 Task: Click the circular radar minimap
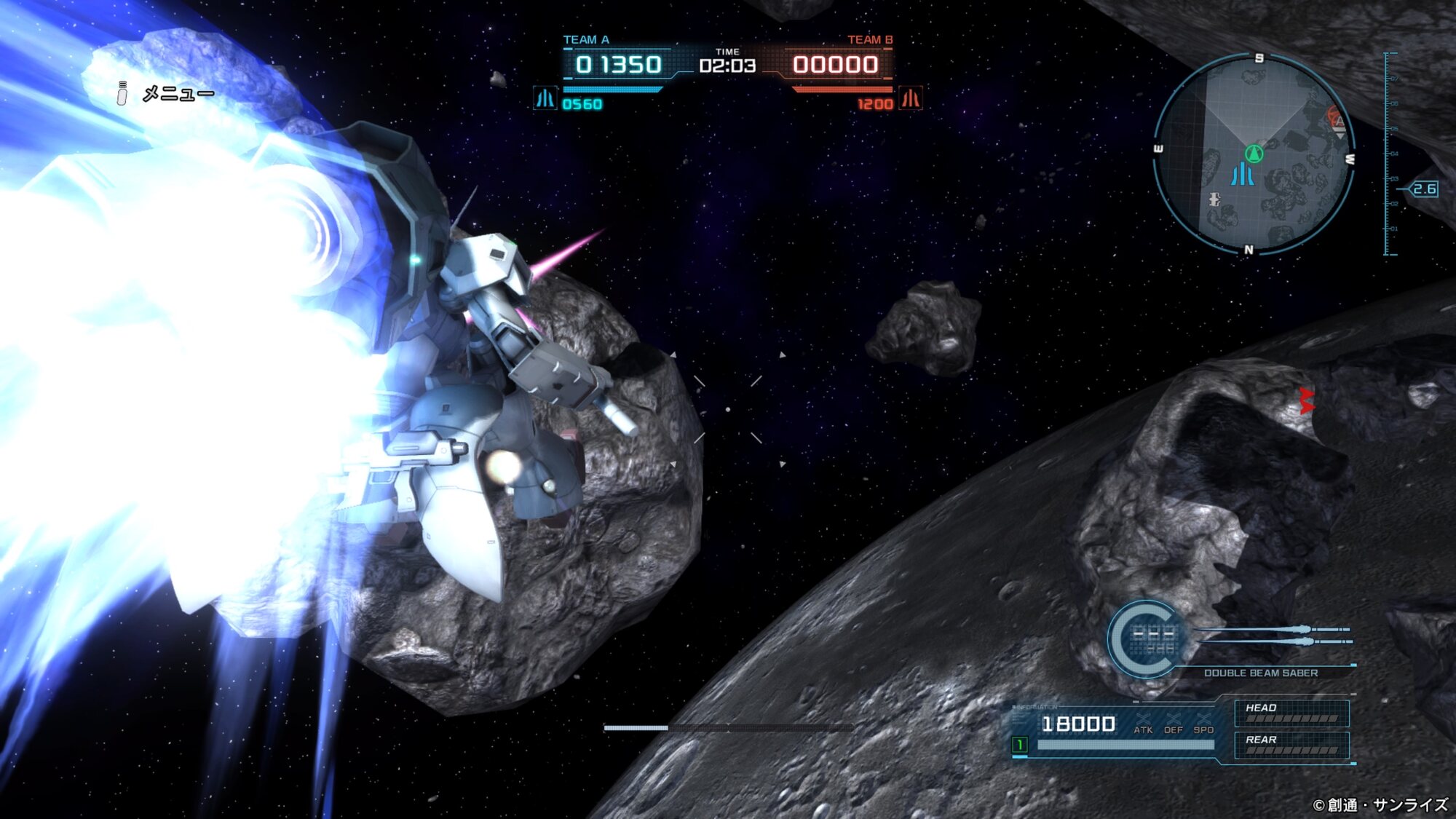1253,154
